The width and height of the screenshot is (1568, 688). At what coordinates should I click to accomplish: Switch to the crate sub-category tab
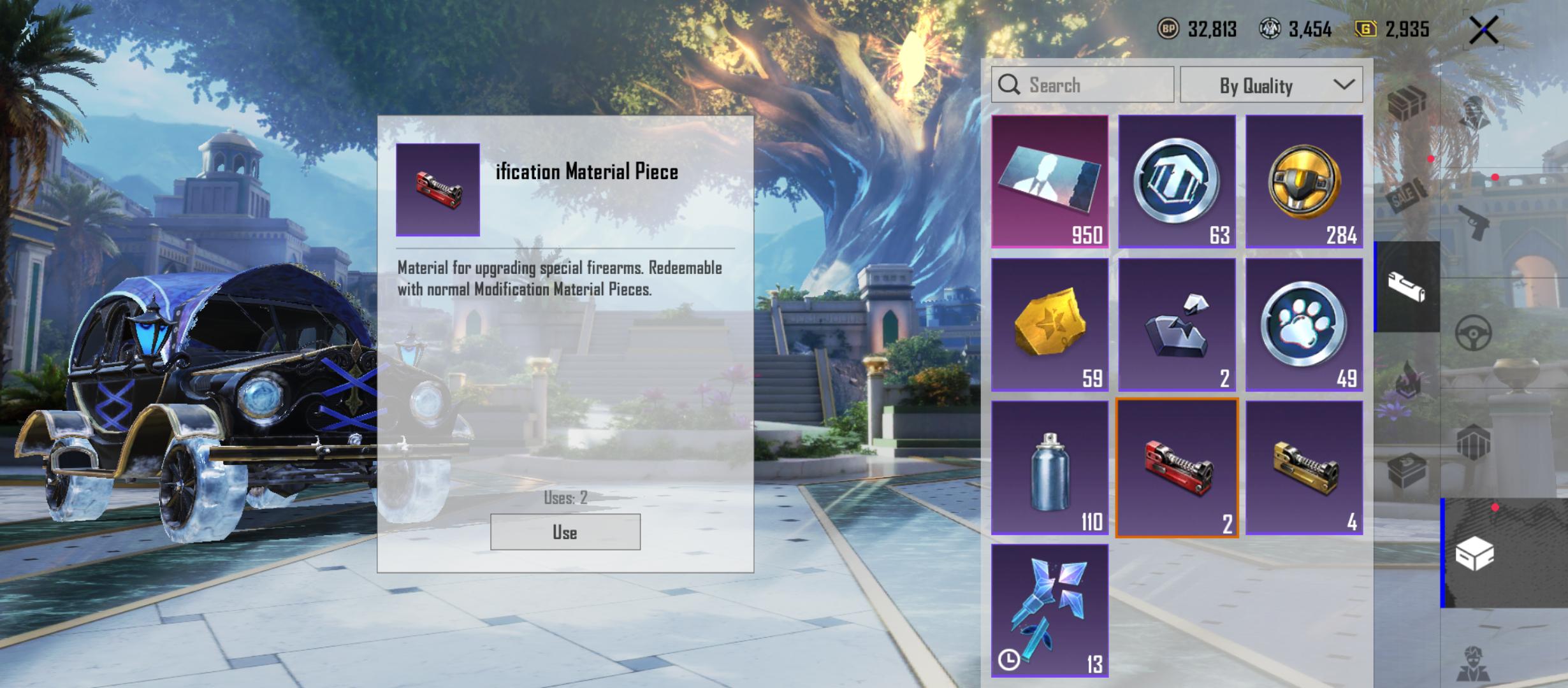tap(1406, 104)
